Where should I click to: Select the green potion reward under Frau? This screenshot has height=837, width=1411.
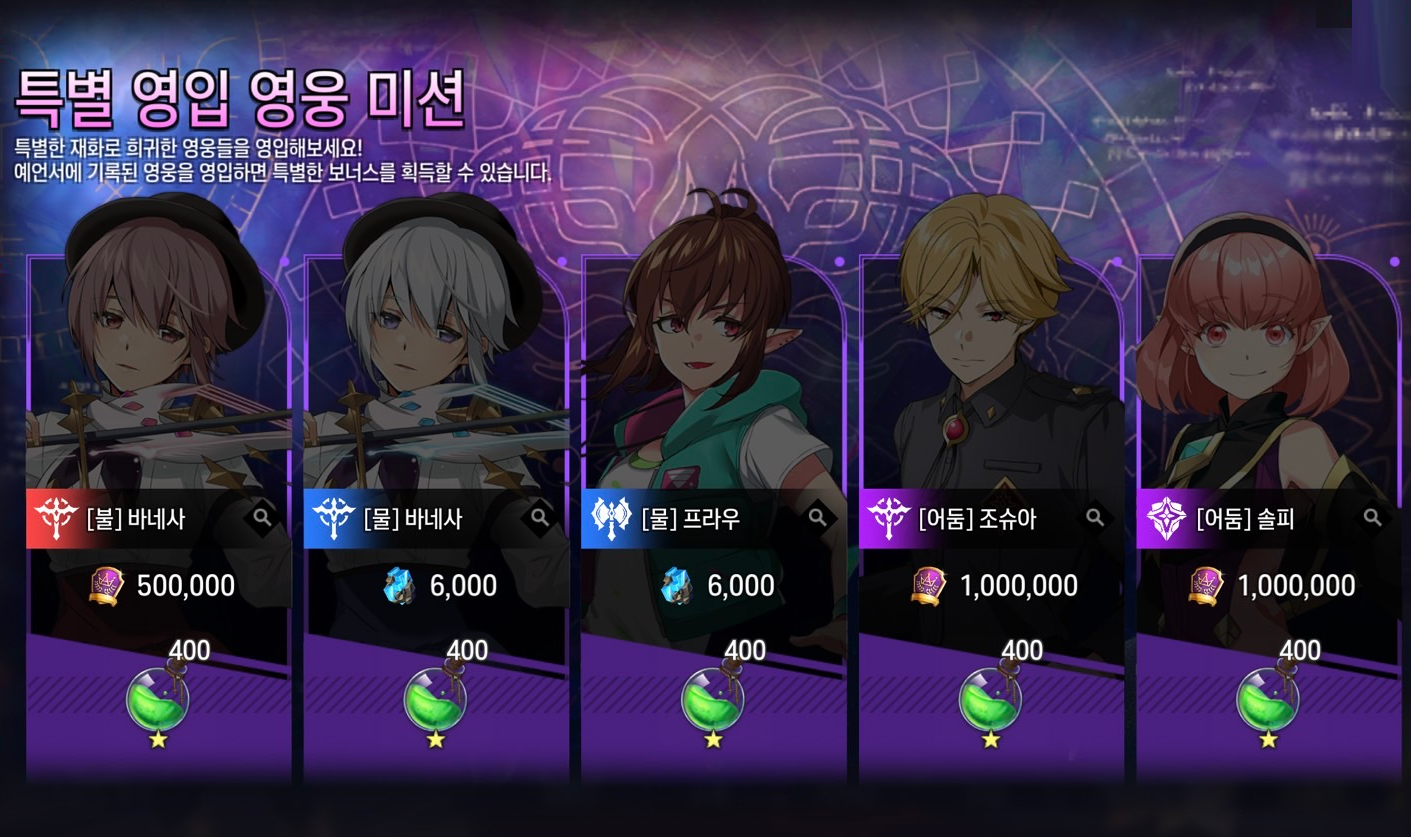(712, 700)
